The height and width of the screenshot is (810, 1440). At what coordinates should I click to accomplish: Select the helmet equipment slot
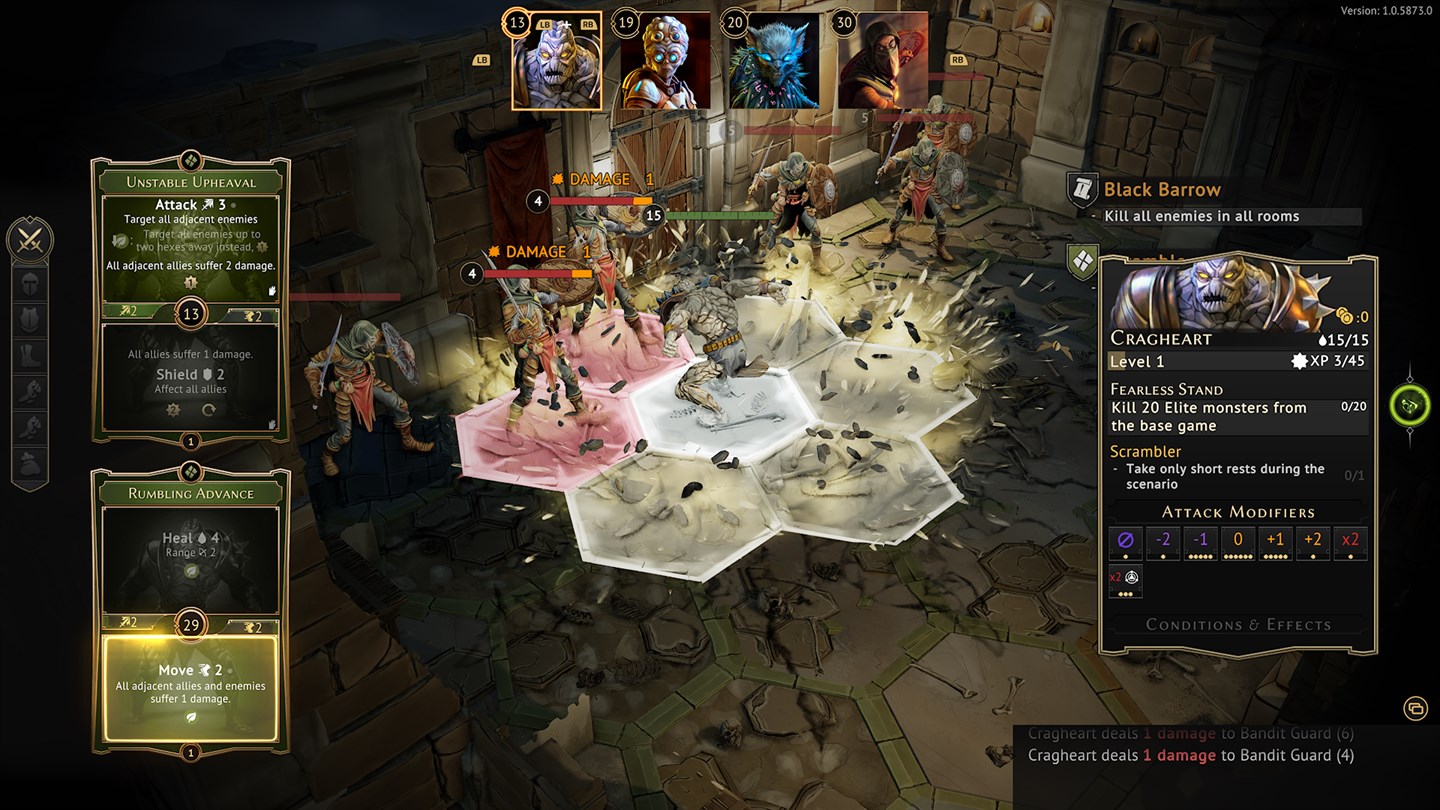tap(30, 283)
